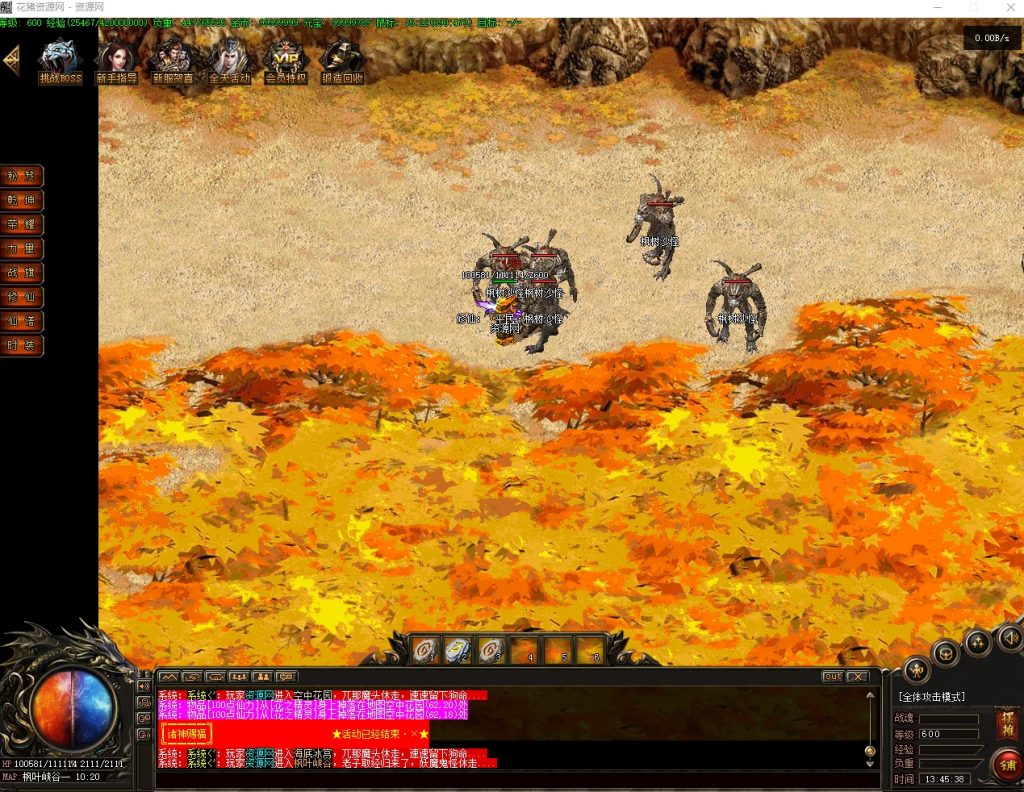Choose the 修仙 side menu button

click(22, 296)
